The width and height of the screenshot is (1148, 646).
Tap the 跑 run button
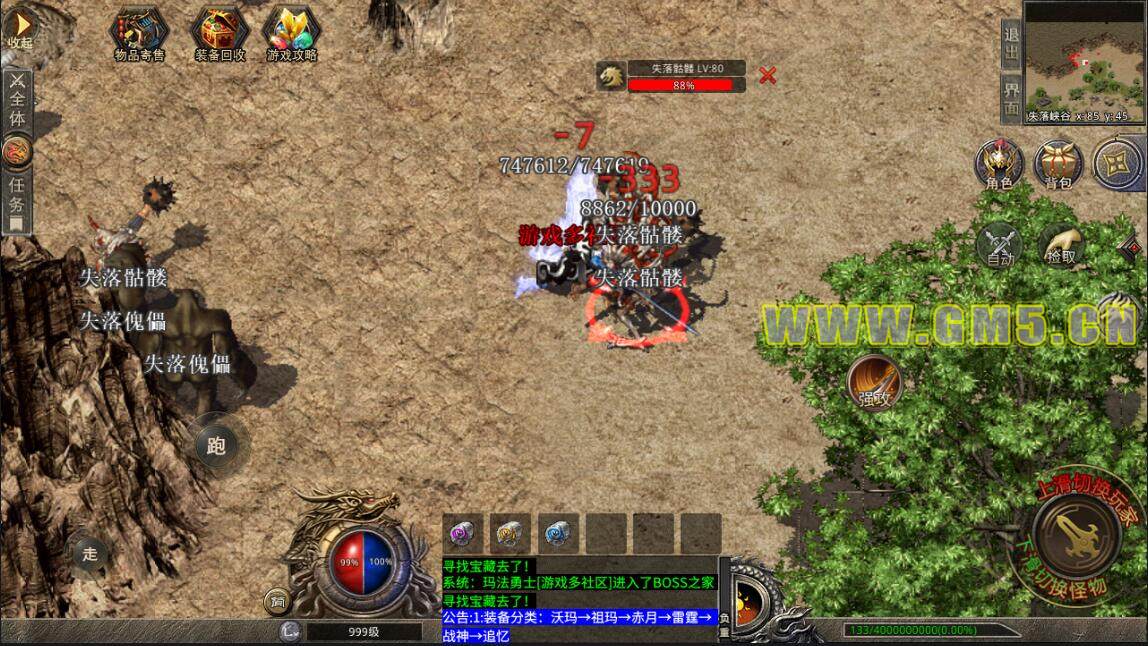(217, 446)
